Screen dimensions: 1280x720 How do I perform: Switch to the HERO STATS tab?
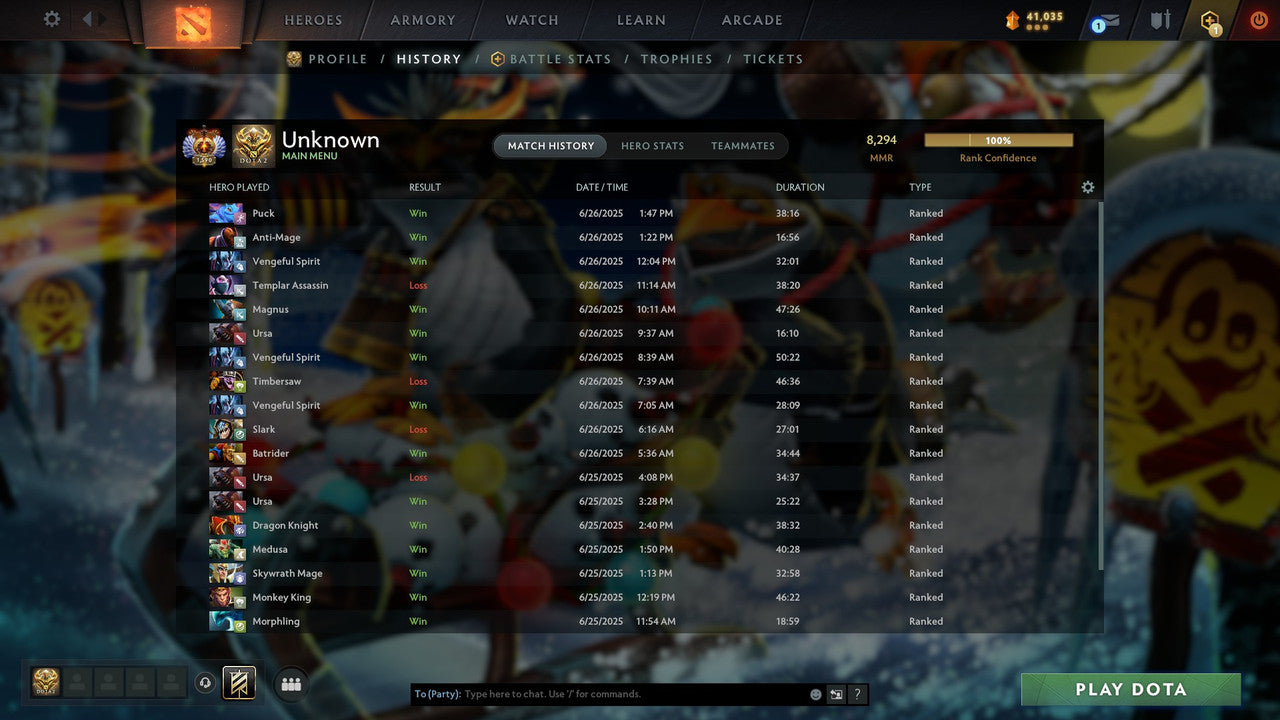652,145
